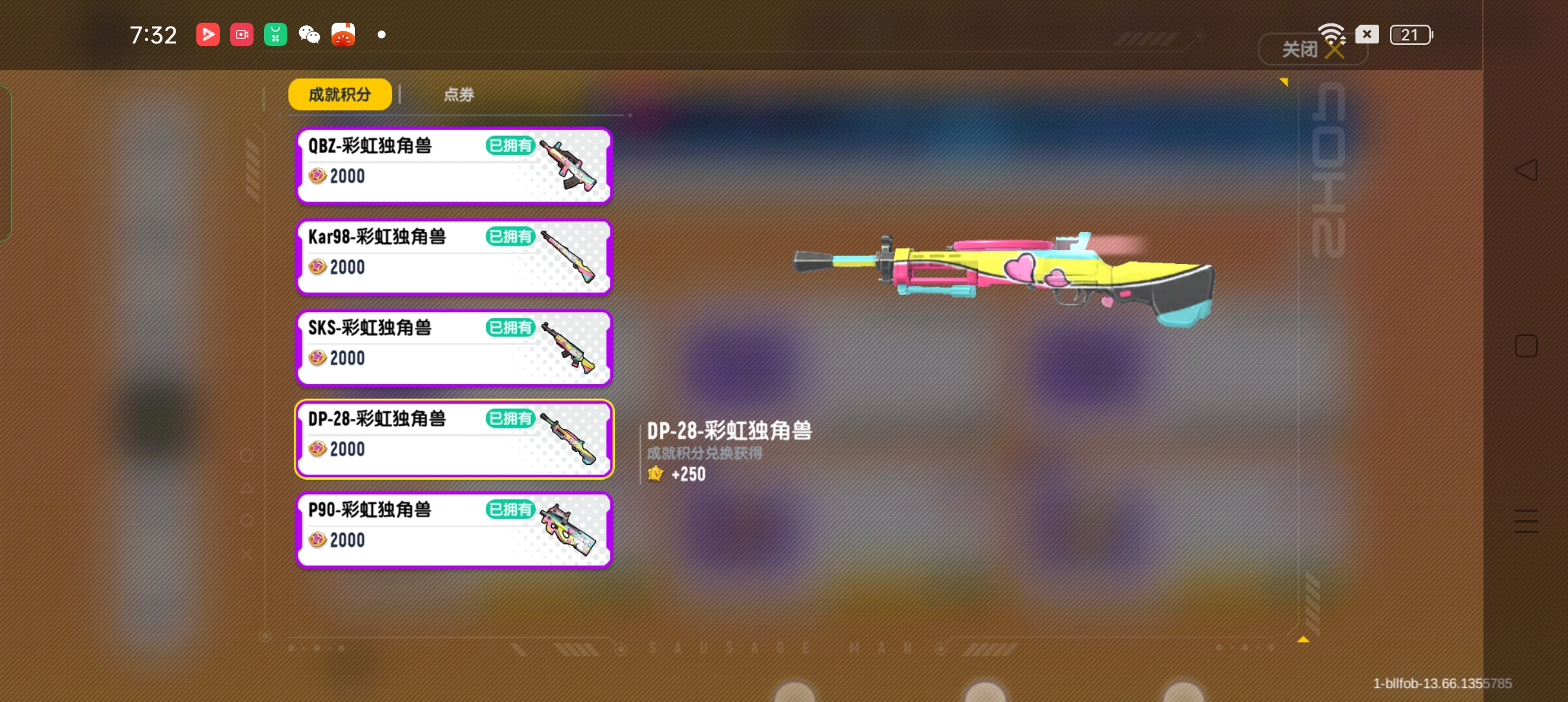Switch to the 点券 tab
1568x702 pixels.
tap(458, 94)
